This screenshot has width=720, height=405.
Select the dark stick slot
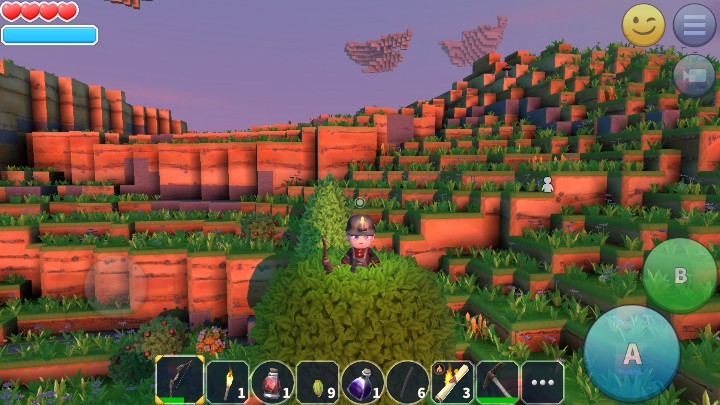pos(407,381)
